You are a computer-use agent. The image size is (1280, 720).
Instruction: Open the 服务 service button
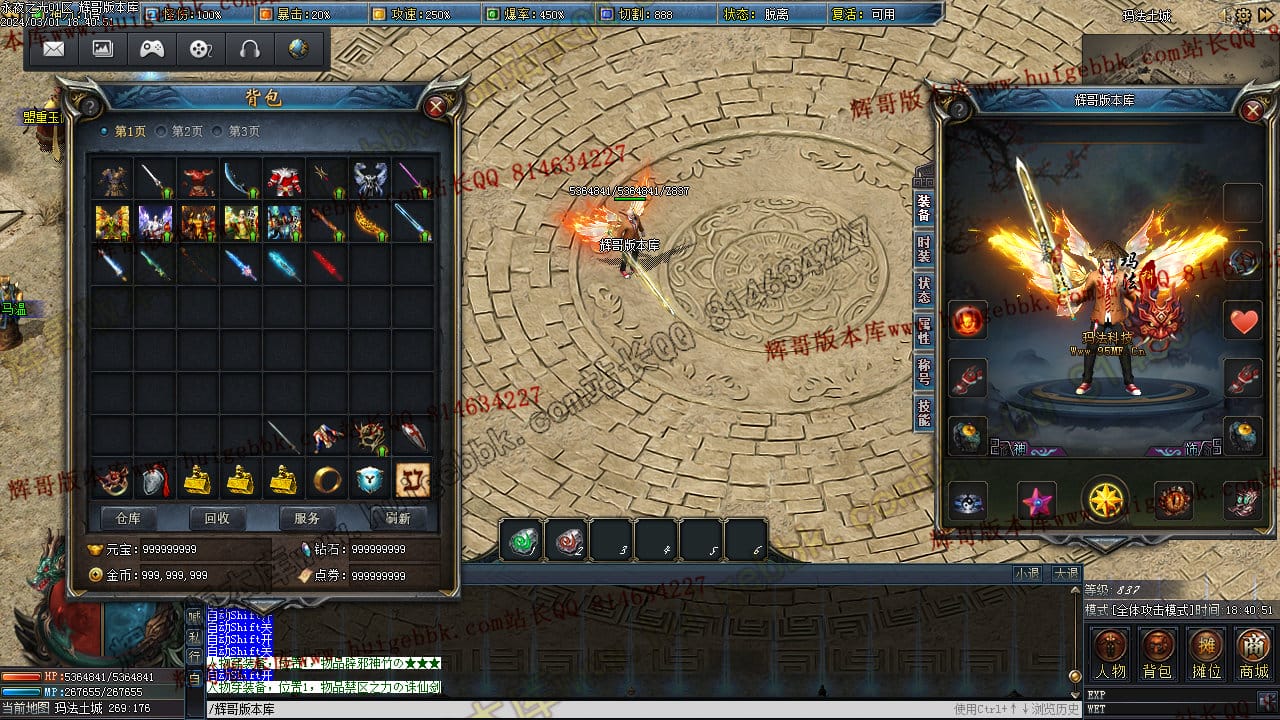[x=307, y=518]
